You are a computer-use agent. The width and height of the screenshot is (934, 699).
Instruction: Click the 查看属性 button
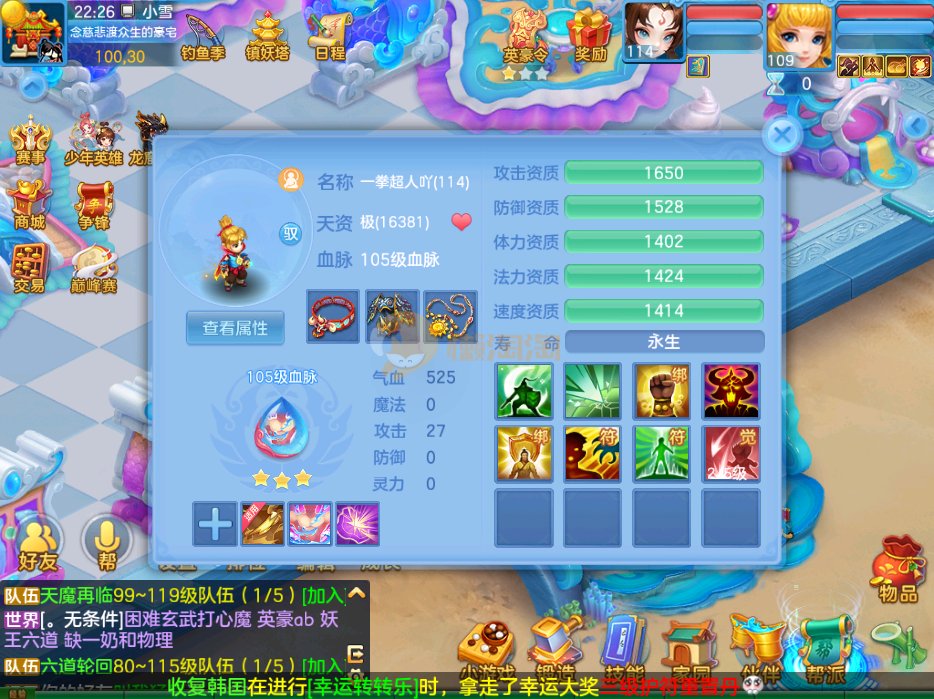235,328
